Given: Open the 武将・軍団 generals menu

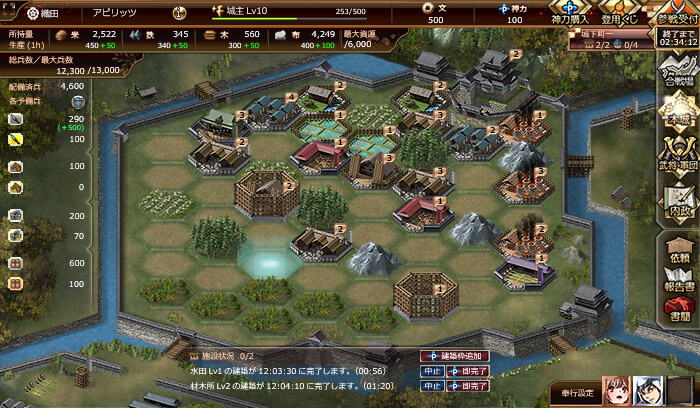Looking at the screenshot, I should (x=678, y=158).
